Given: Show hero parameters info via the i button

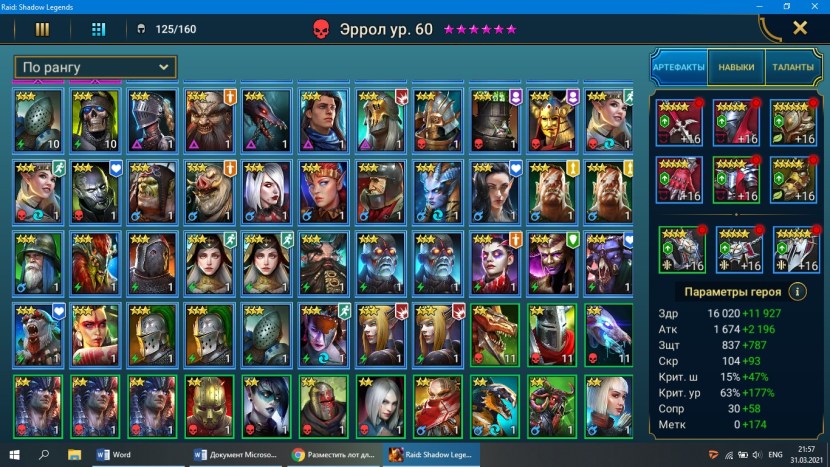Looking at the screenshot, I should coord(798,292).
